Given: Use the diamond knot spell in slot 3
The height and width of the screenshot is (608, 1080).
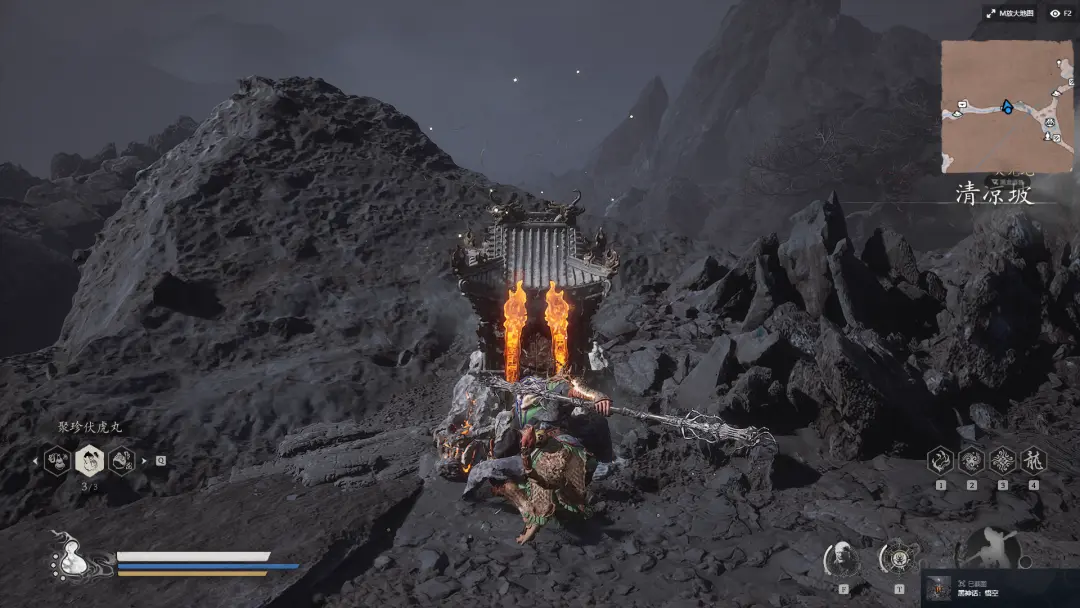Looking at the screenshot, I should pos(1002,460).
